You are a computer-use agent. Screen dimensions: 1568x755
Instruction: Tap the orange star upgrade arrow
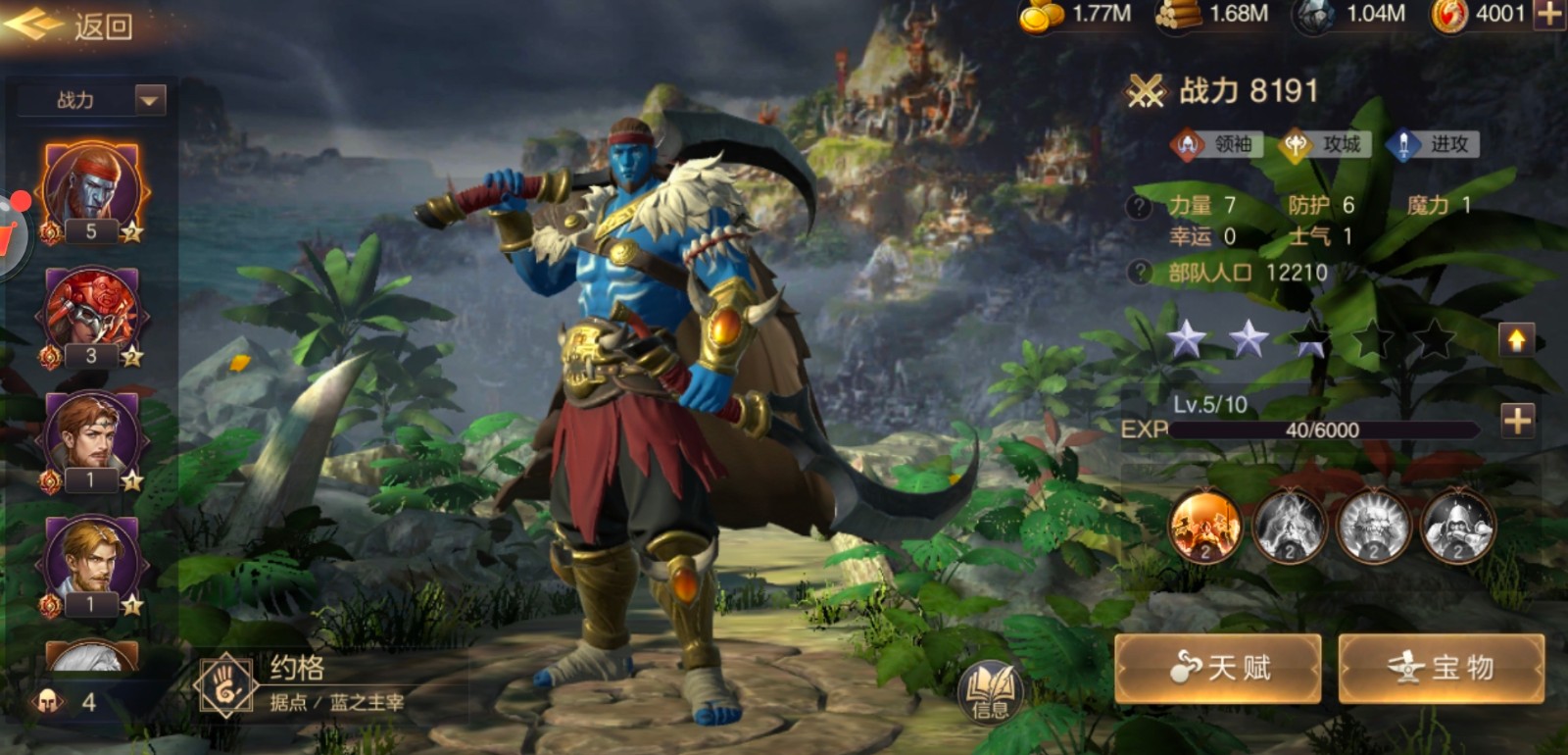point(1516,340)
